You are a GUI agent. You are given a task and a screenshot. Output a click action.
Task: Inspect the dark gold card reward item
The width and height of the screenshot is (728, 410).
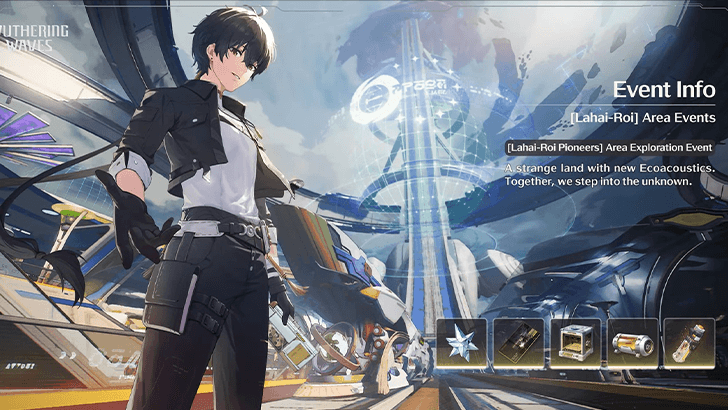(519, 344)
